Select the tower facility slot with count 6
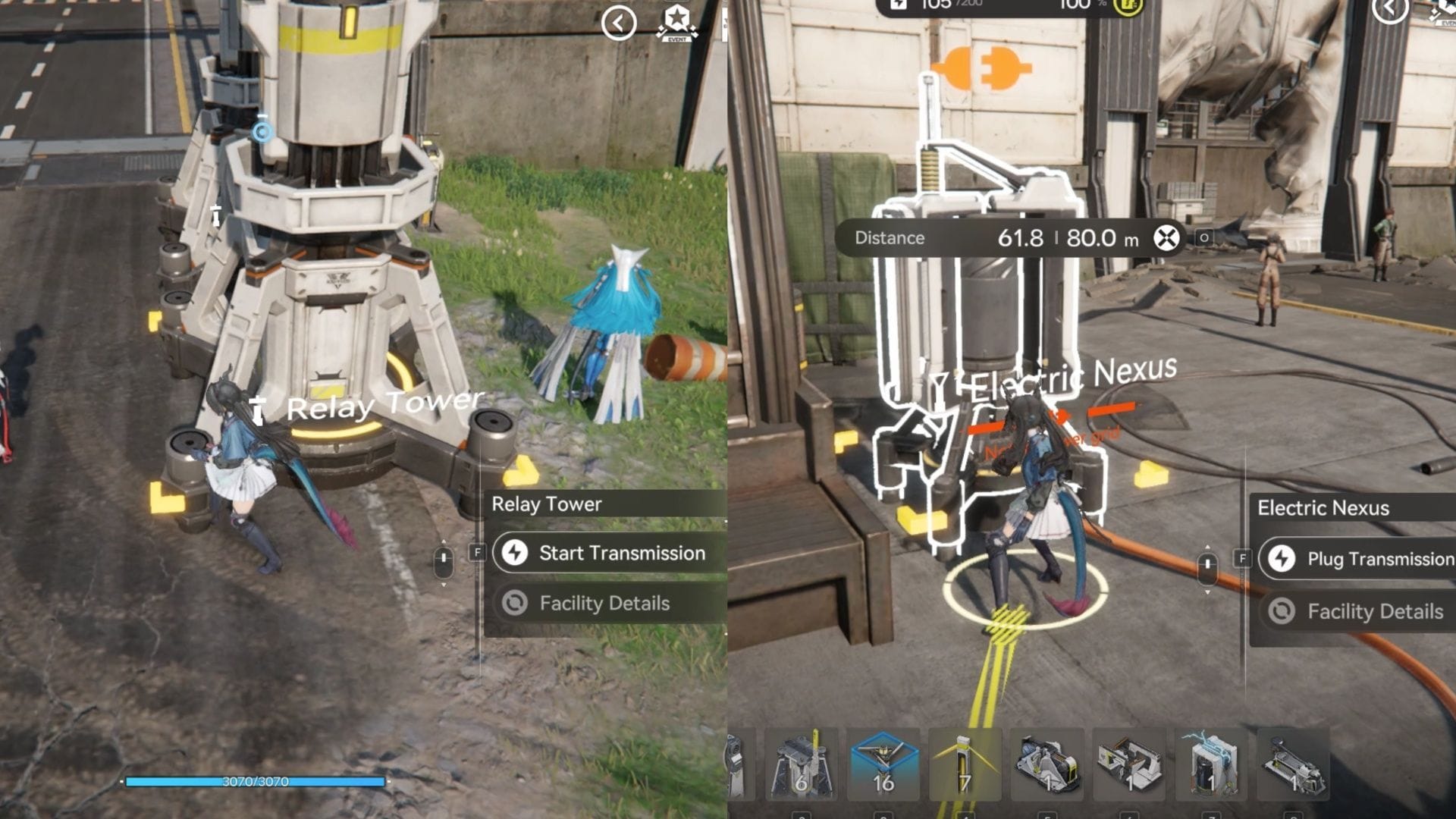The image size is (1456, 819). pos(801,764)
